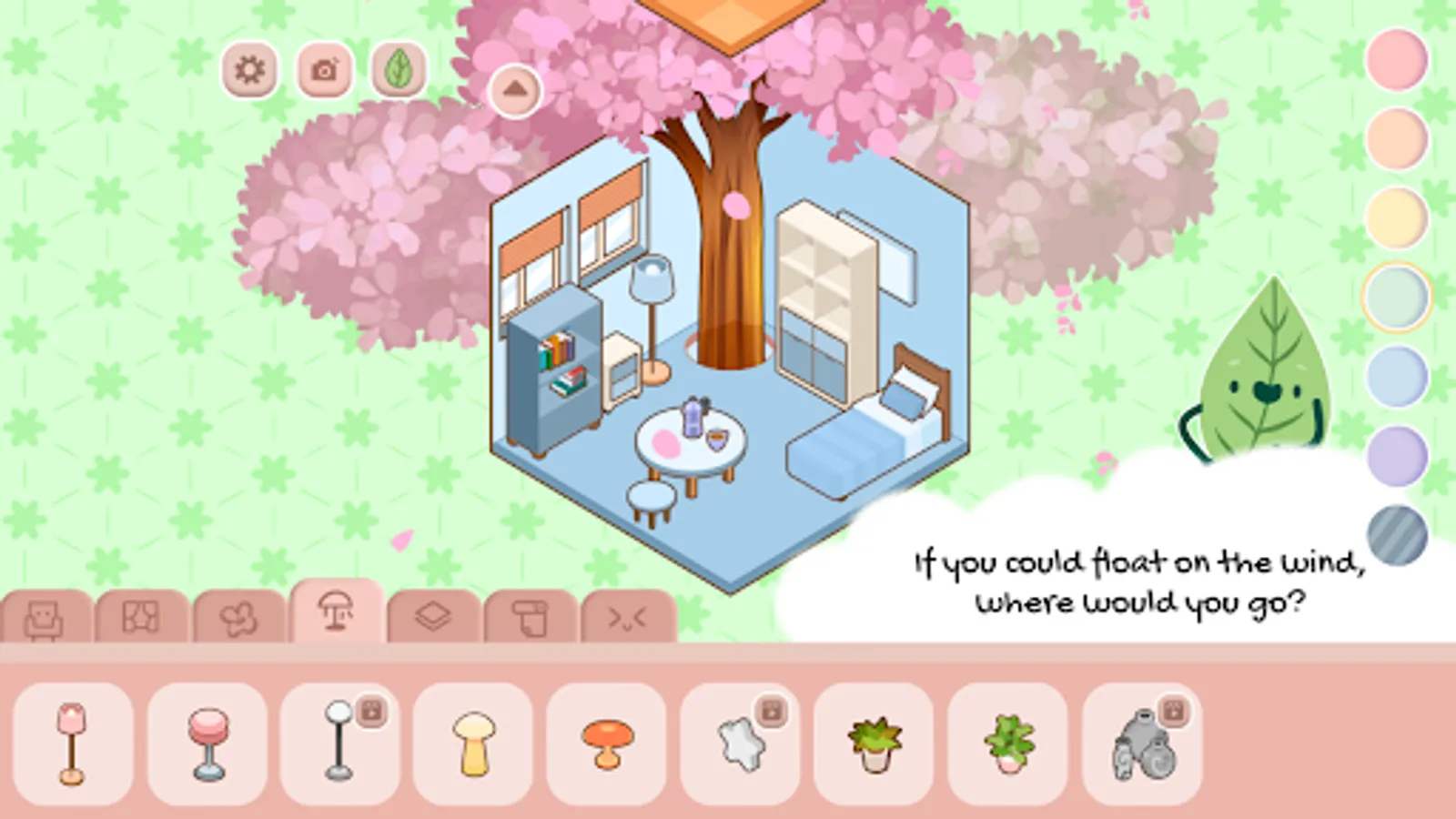The height and width of the screenshot is (819, 1456).
Task: Select the armchair furniture category icon
Action: coord(42,614)
